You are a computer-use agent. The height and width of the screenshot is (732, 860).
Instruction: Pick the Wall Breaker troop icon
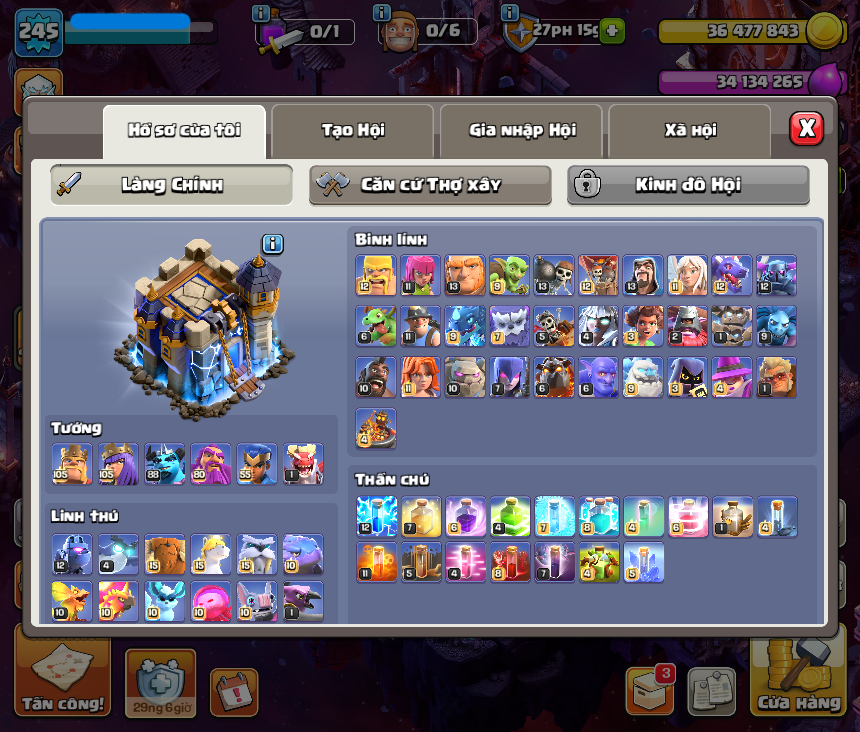pos(553,275)
